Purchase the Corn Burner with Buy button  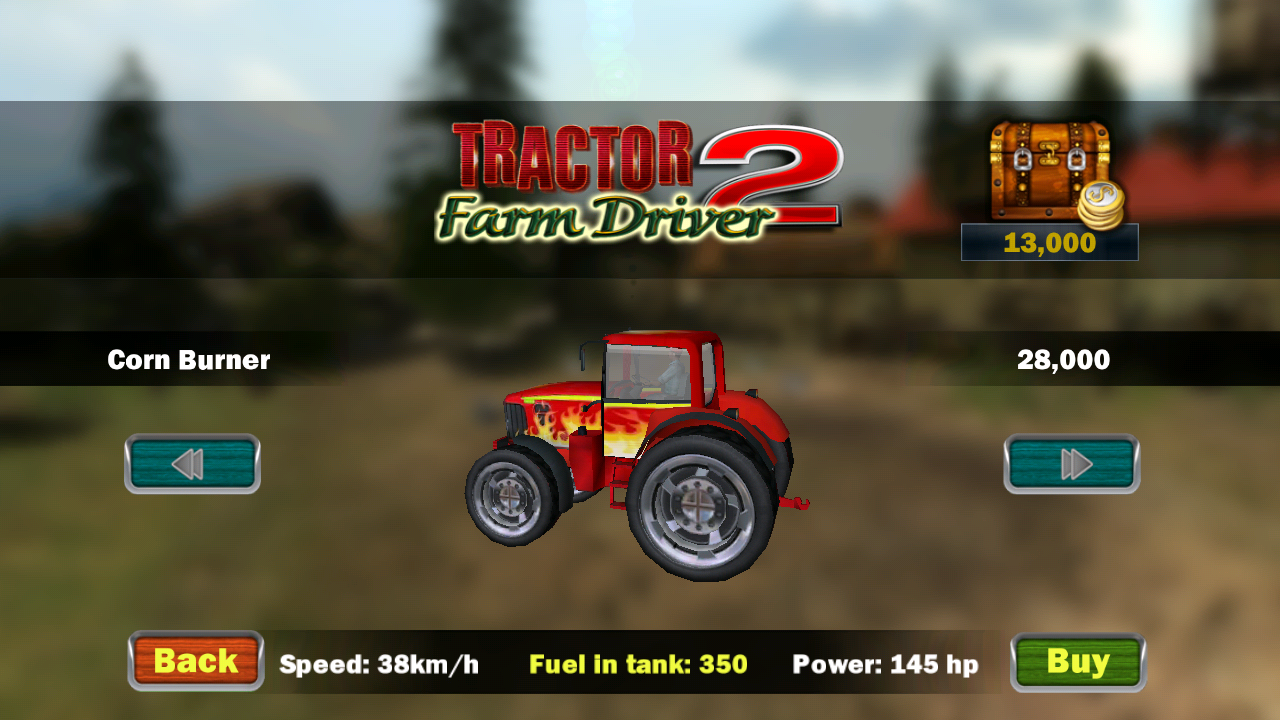(1077, 661)
